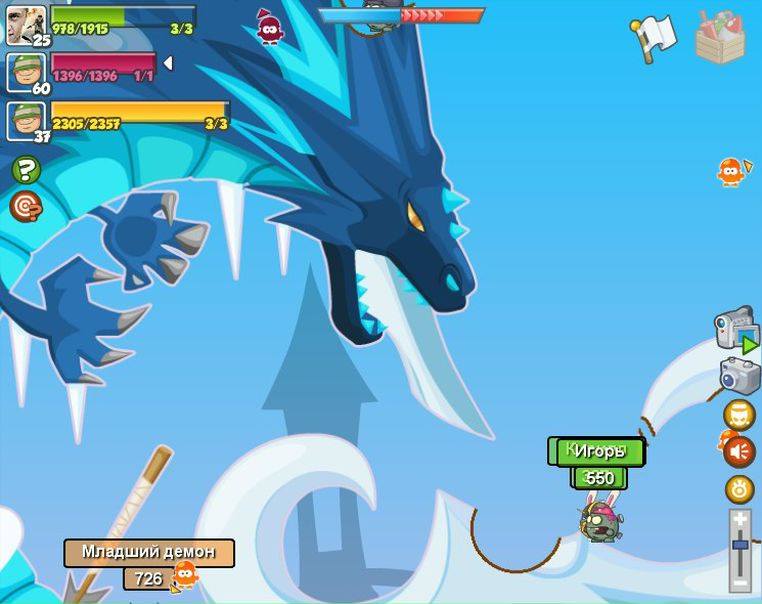Start recording with the video camera icon

736,329
